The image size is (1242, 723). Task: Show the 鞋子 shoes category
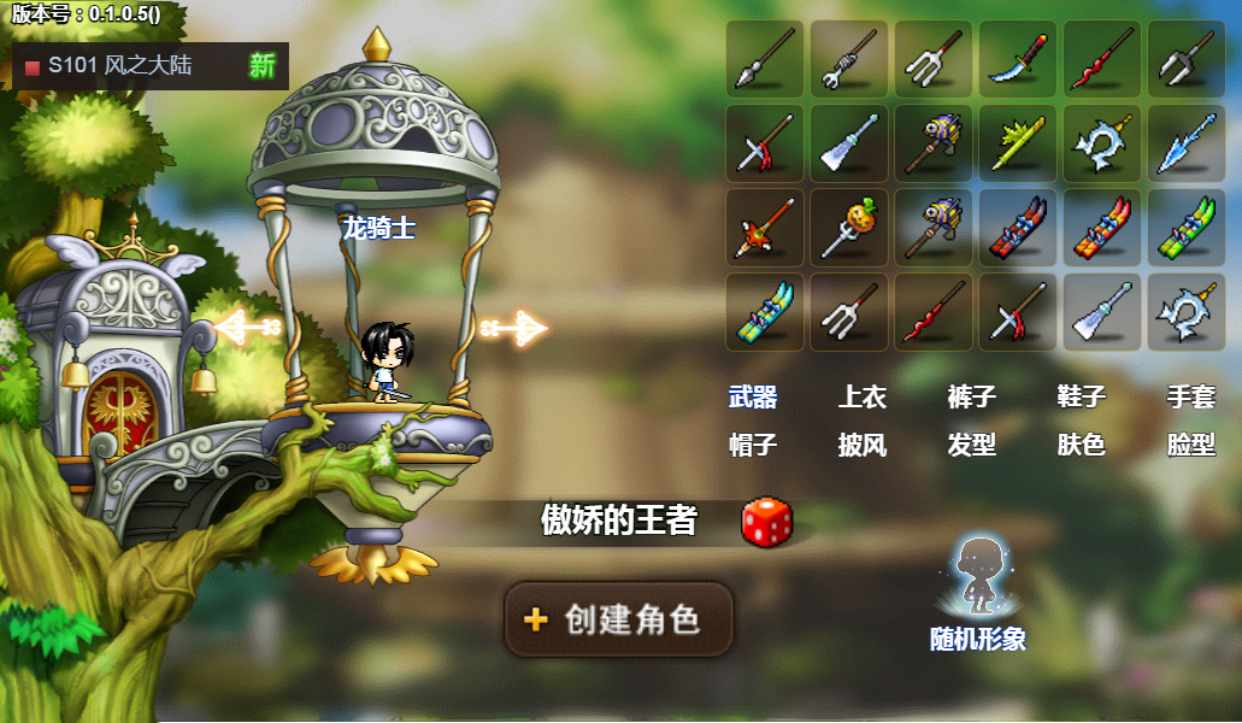click(1081, 397)
